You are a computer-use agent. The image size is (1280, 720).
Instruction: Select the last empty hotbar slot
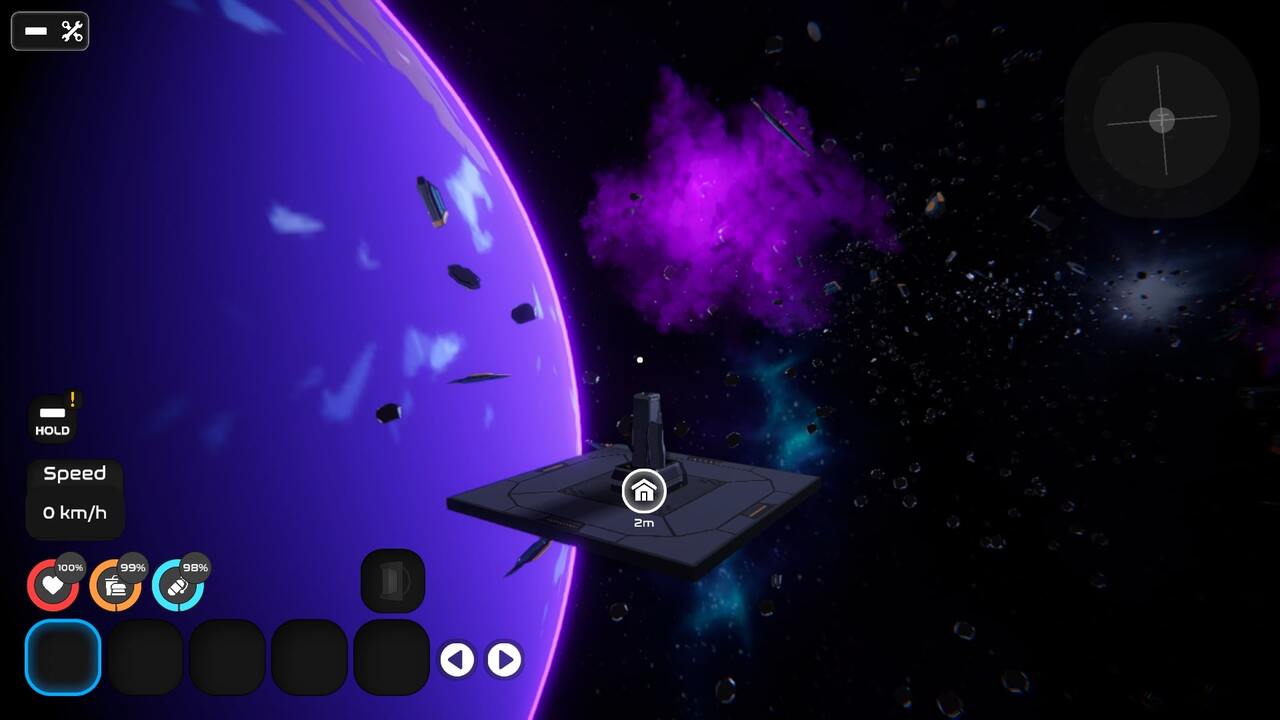coord(392,657)
